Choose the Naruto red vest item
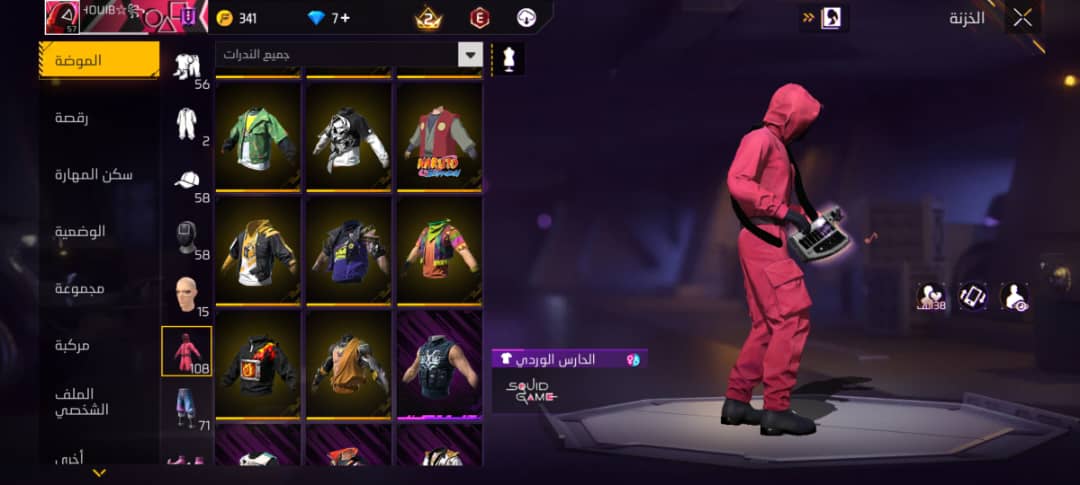Image resolution: width=1080 pixels, height=485 pixels. pos(441,137)
